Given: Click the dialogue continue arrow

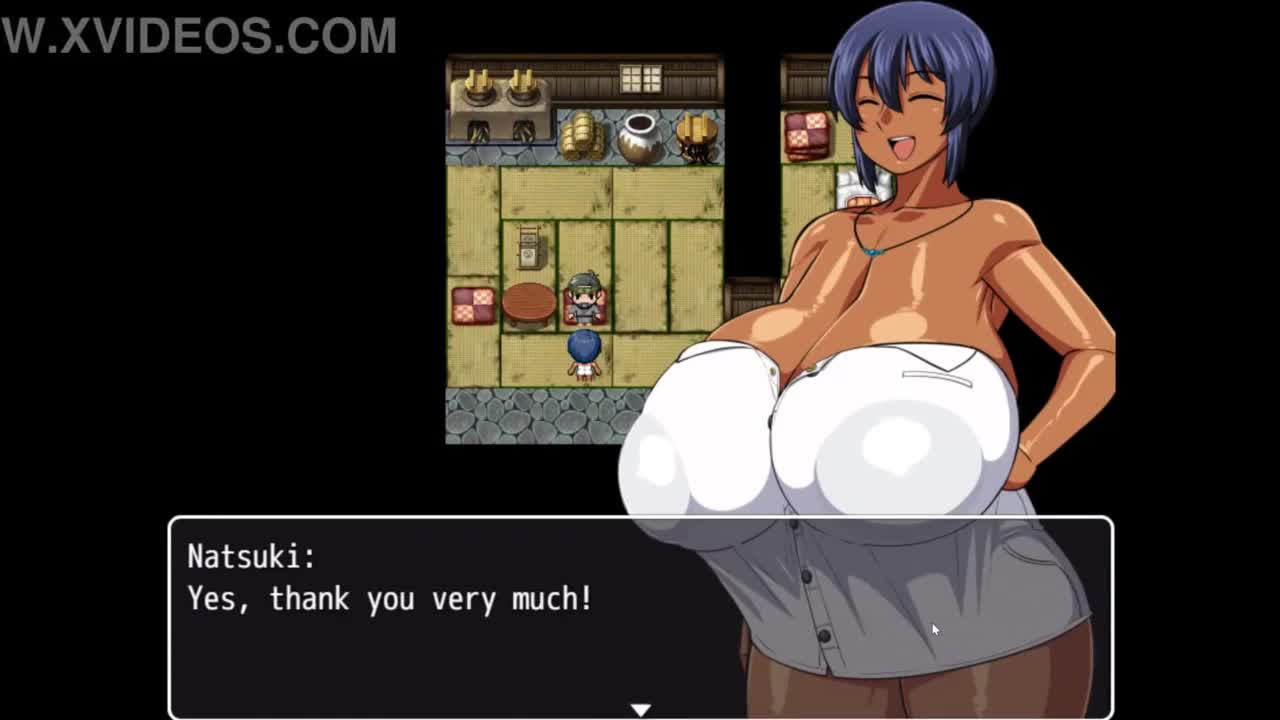Looking at the screenshot, I should pos(640,709).
